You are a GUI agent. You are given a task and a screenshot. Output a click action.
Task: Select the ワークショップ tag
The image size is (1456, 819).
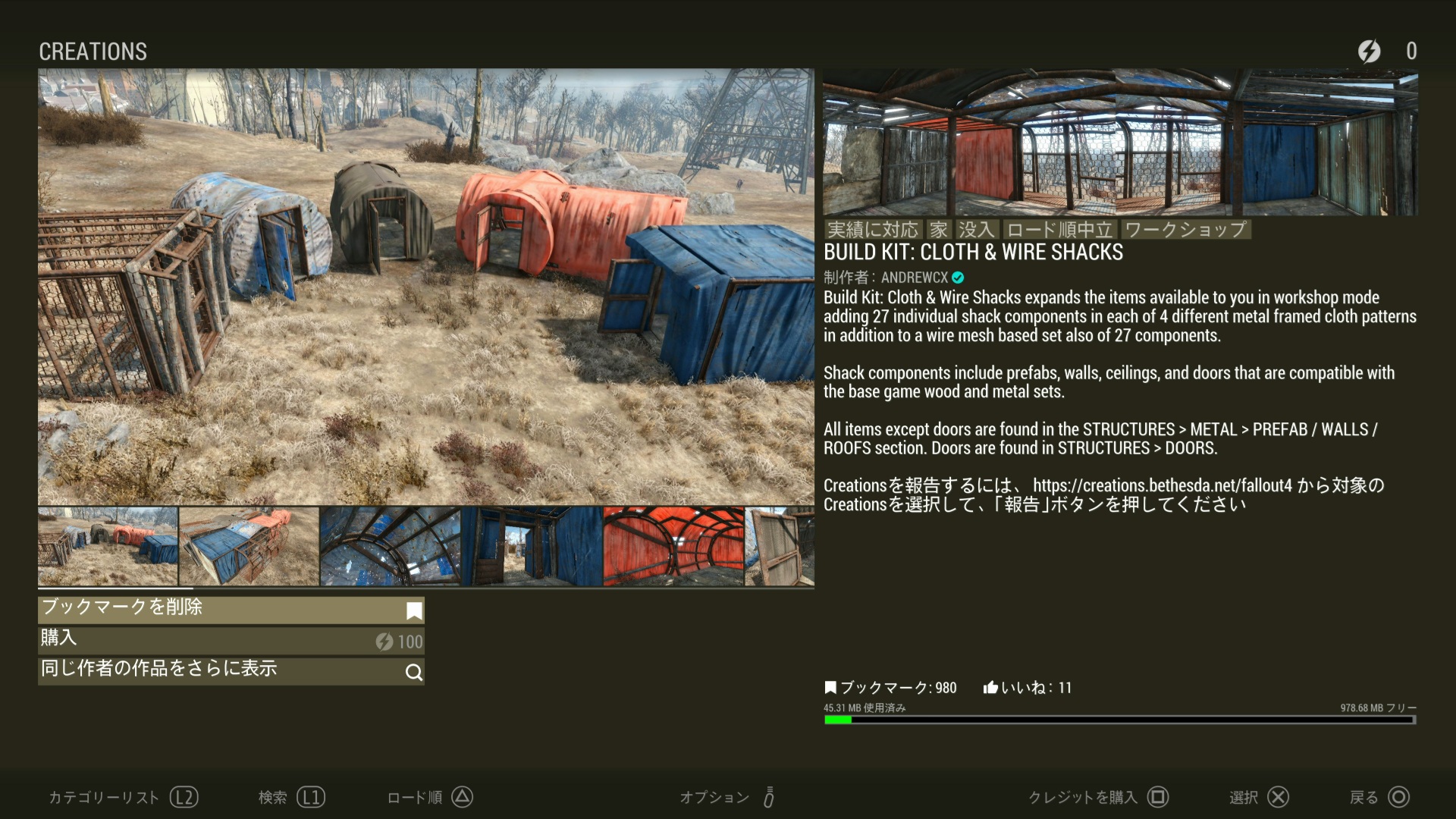[x=1185, y=230]
